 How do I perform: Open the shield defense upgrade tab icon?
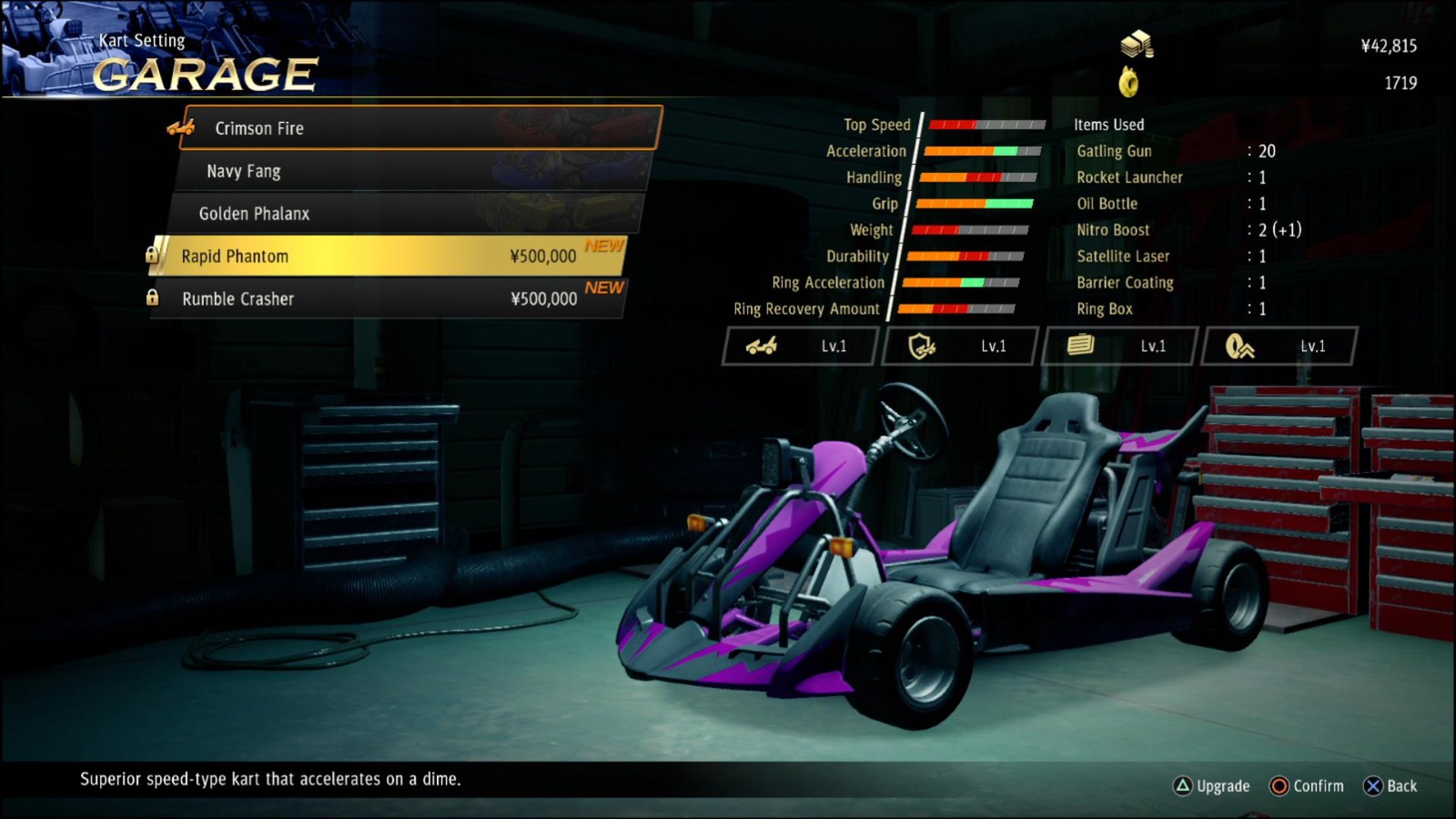[921, 346]
